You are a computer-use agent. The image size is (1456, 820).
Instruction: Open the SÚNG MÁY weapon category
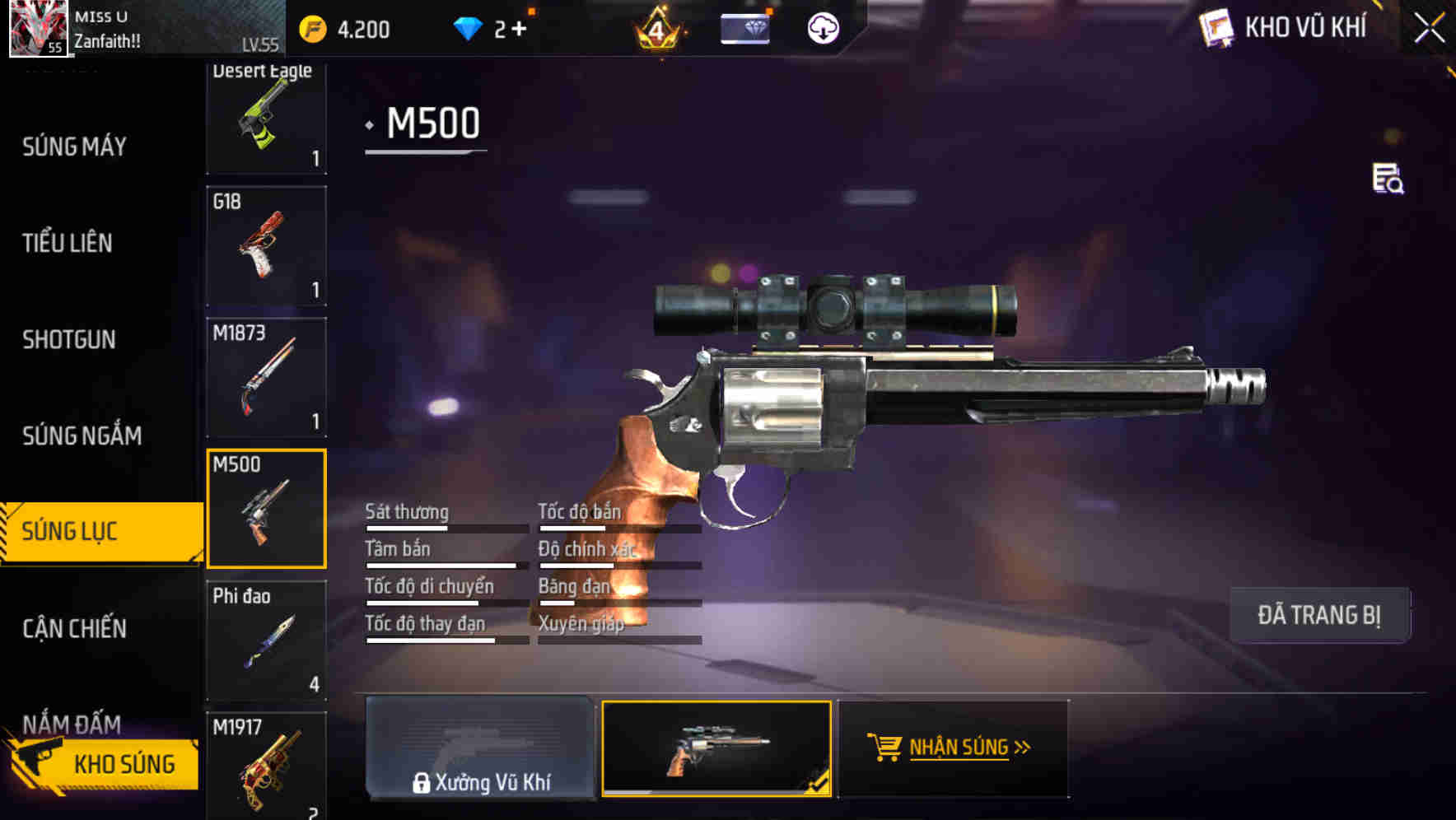tap(74, 147)
